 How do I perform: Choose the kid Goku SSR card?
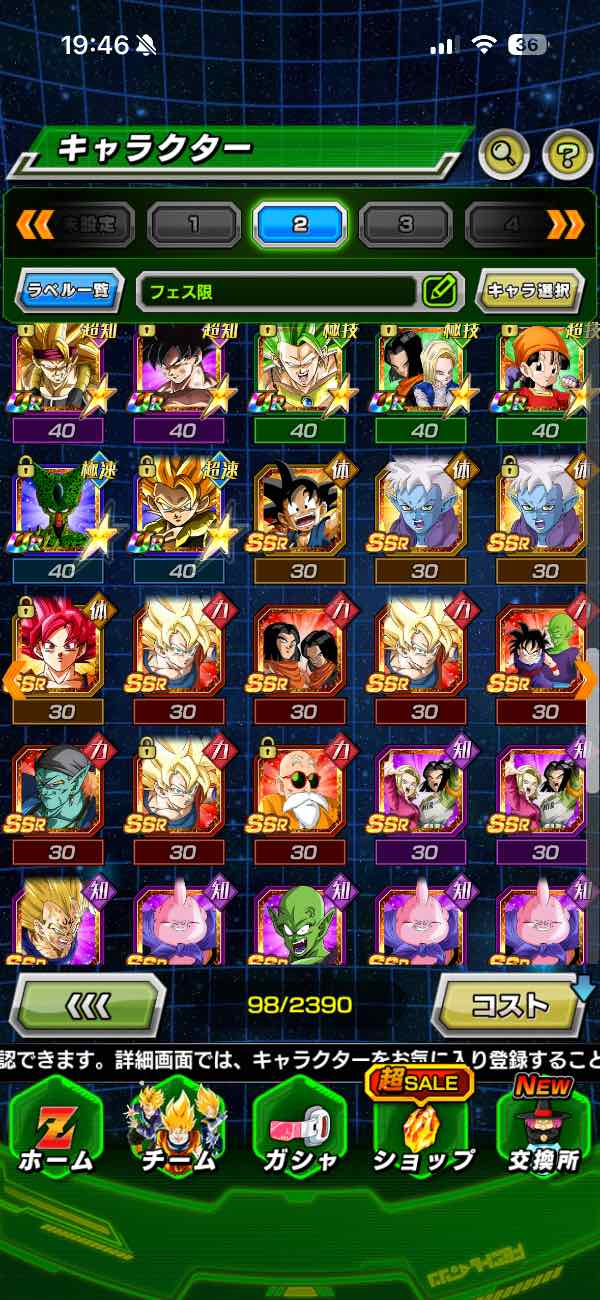tap(303, 509)
